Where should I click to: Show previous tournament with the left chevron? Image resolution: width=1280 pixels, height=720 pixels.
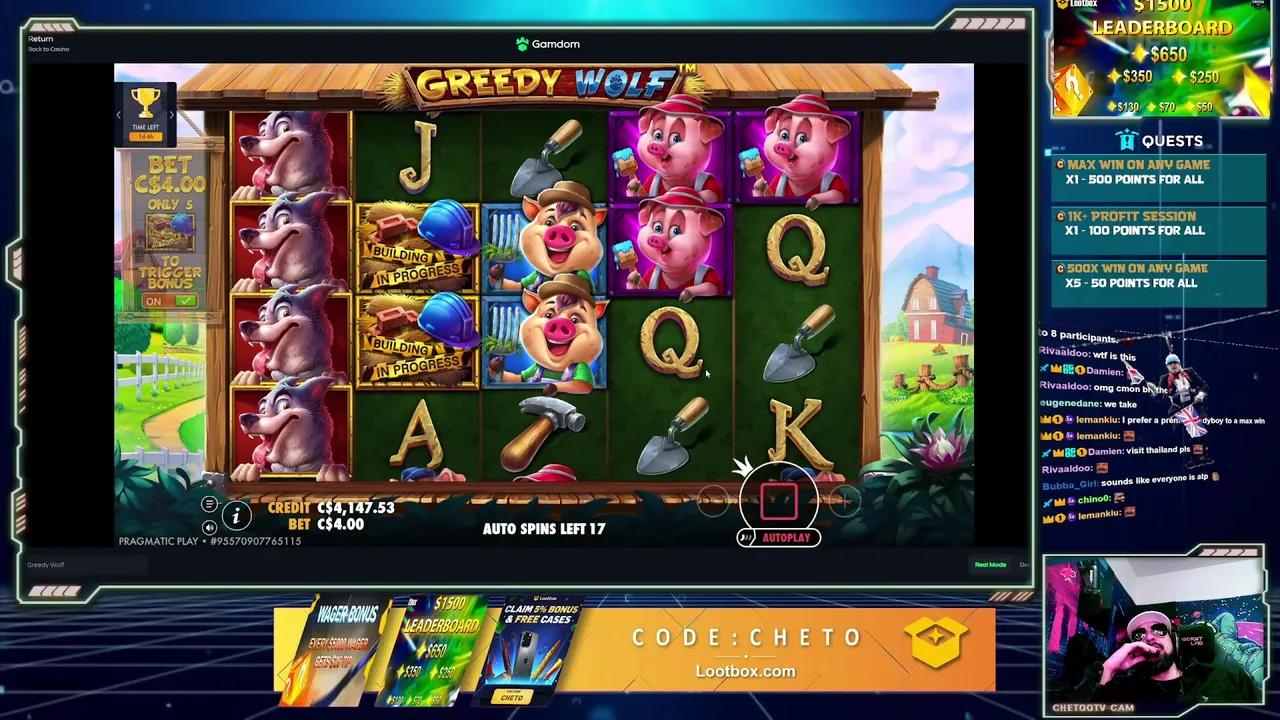pos(118,113)
